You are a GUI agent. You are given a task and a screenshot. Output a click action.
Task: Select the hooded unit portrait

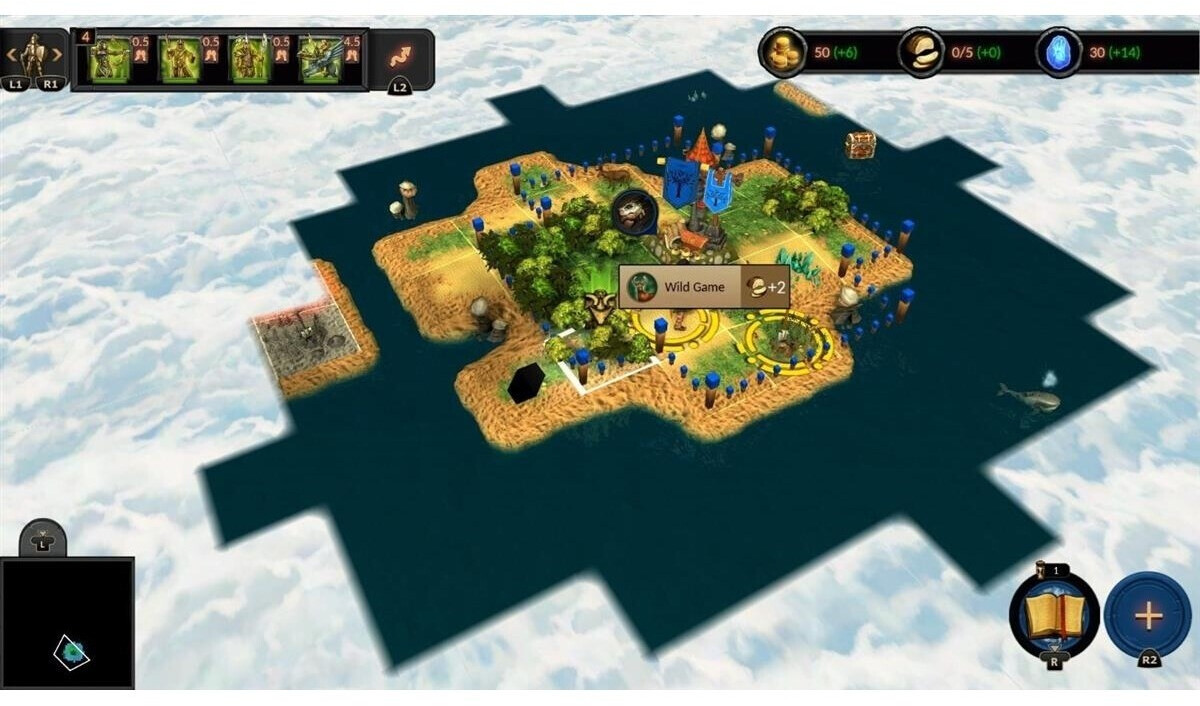(180, 58)
